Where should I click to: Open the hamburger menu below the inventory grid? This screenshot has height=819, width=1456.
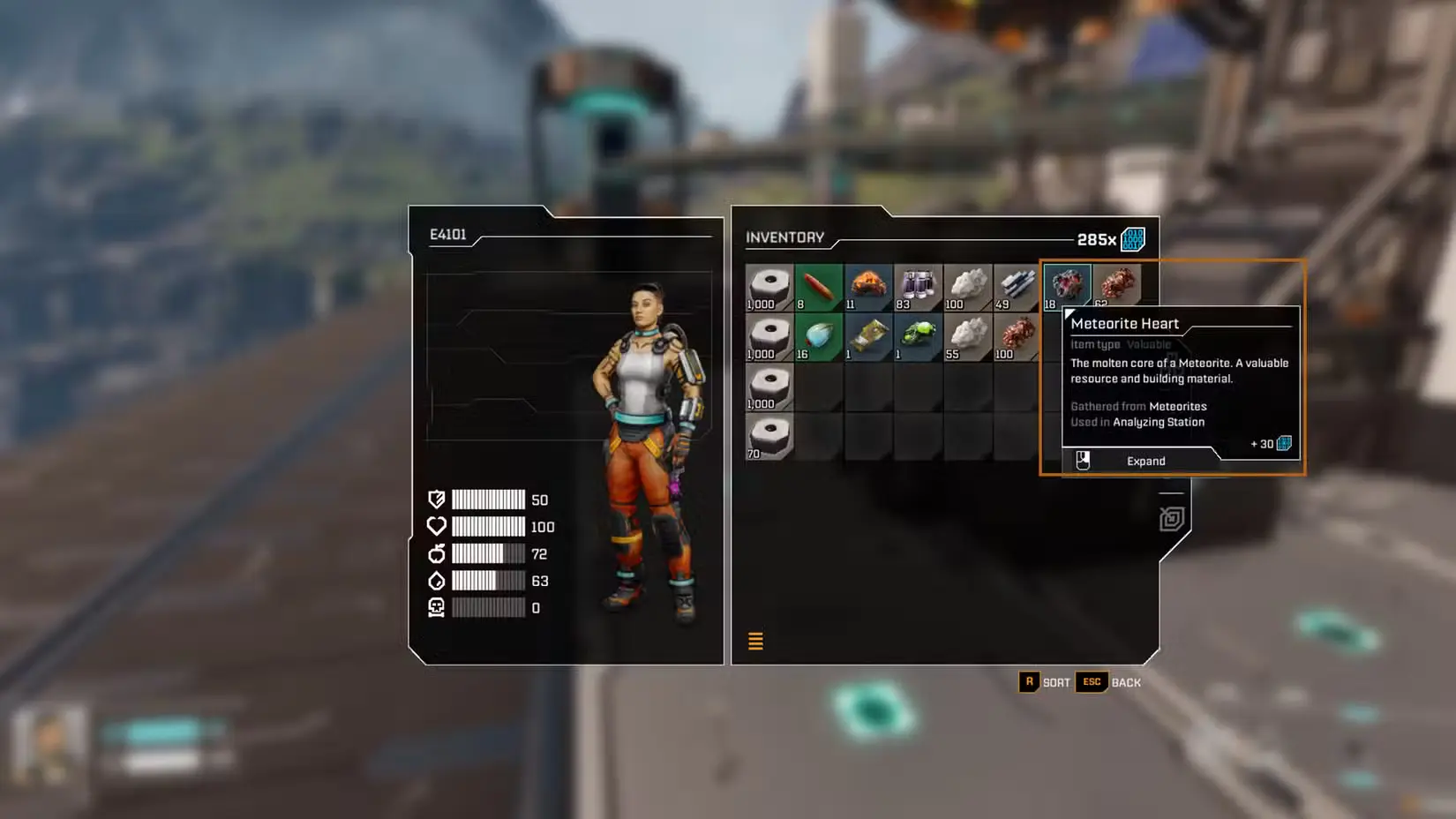point(755,641)
